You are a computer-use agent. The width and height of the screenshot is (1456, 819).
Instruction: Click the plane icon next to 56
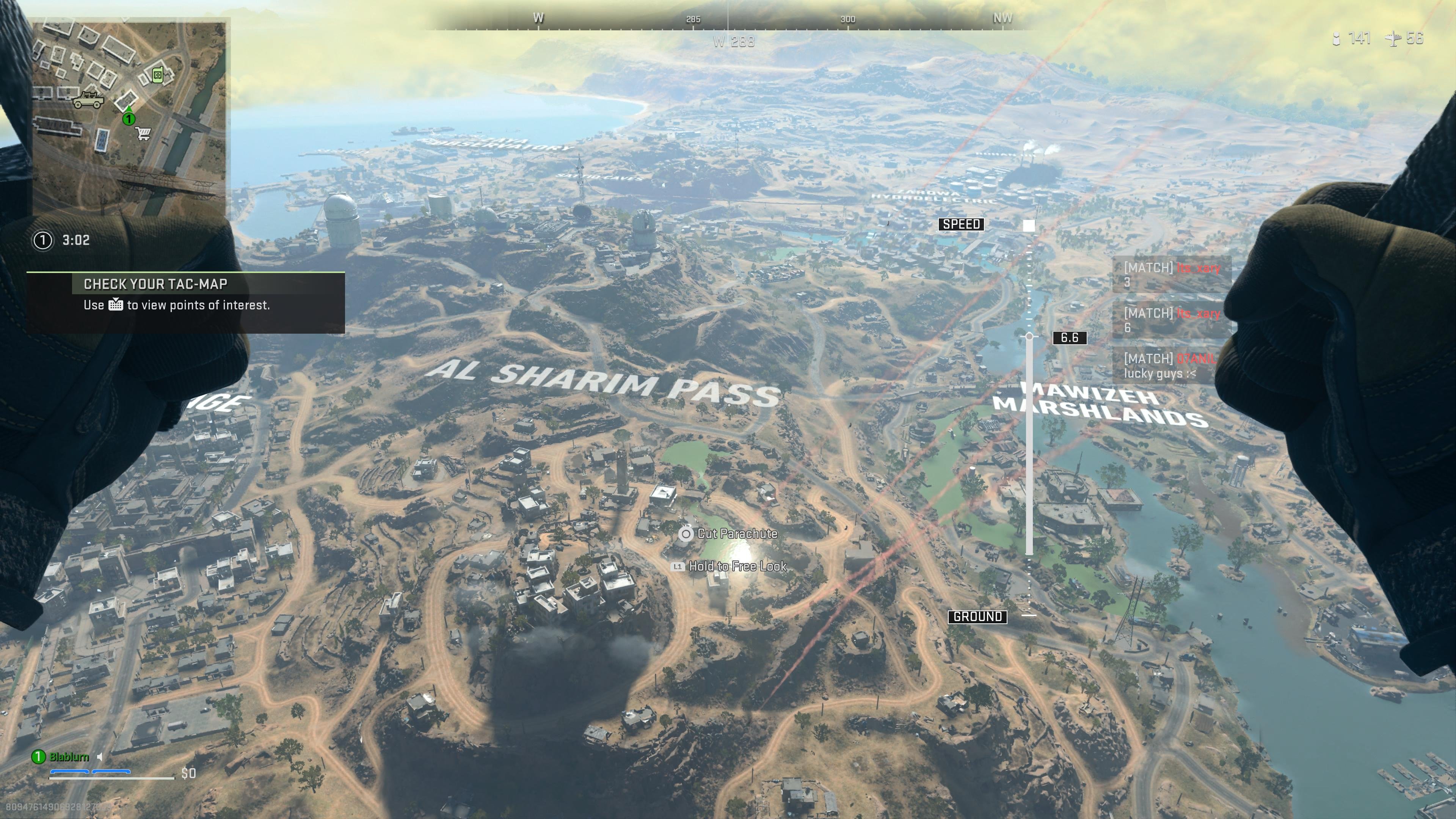point(1393,39)
